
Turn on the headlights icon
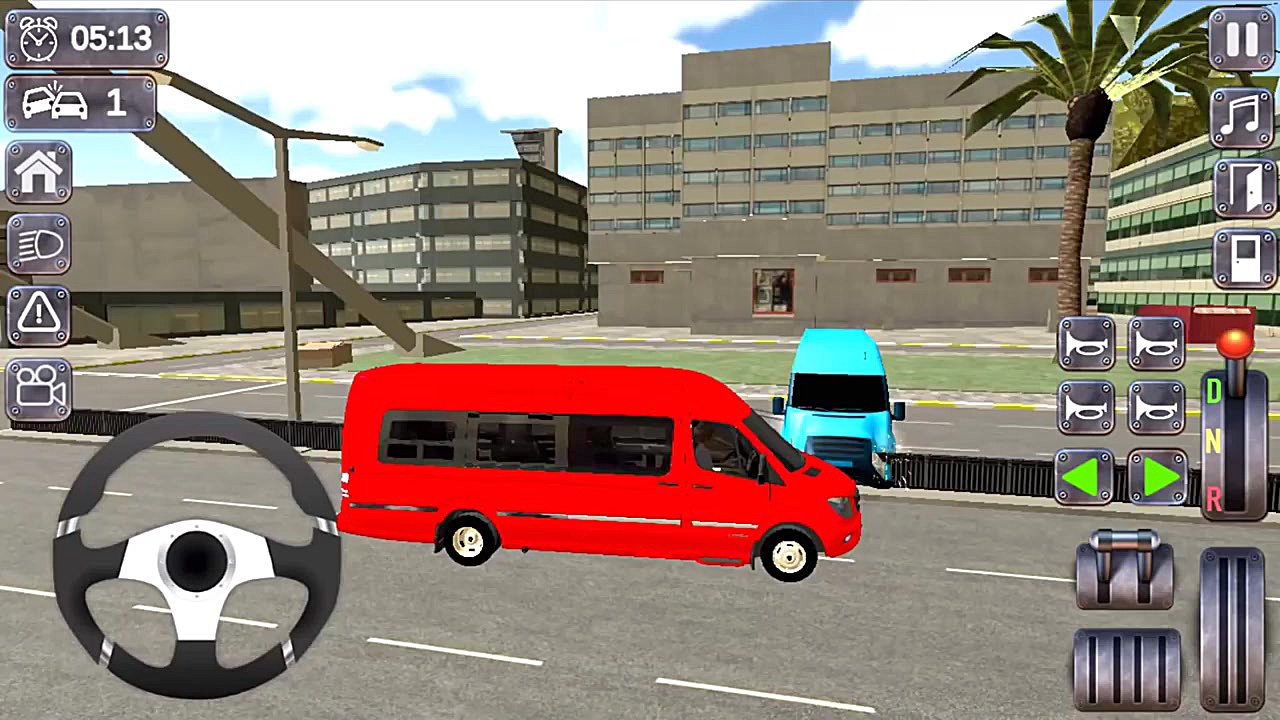[x=38, y=243]
